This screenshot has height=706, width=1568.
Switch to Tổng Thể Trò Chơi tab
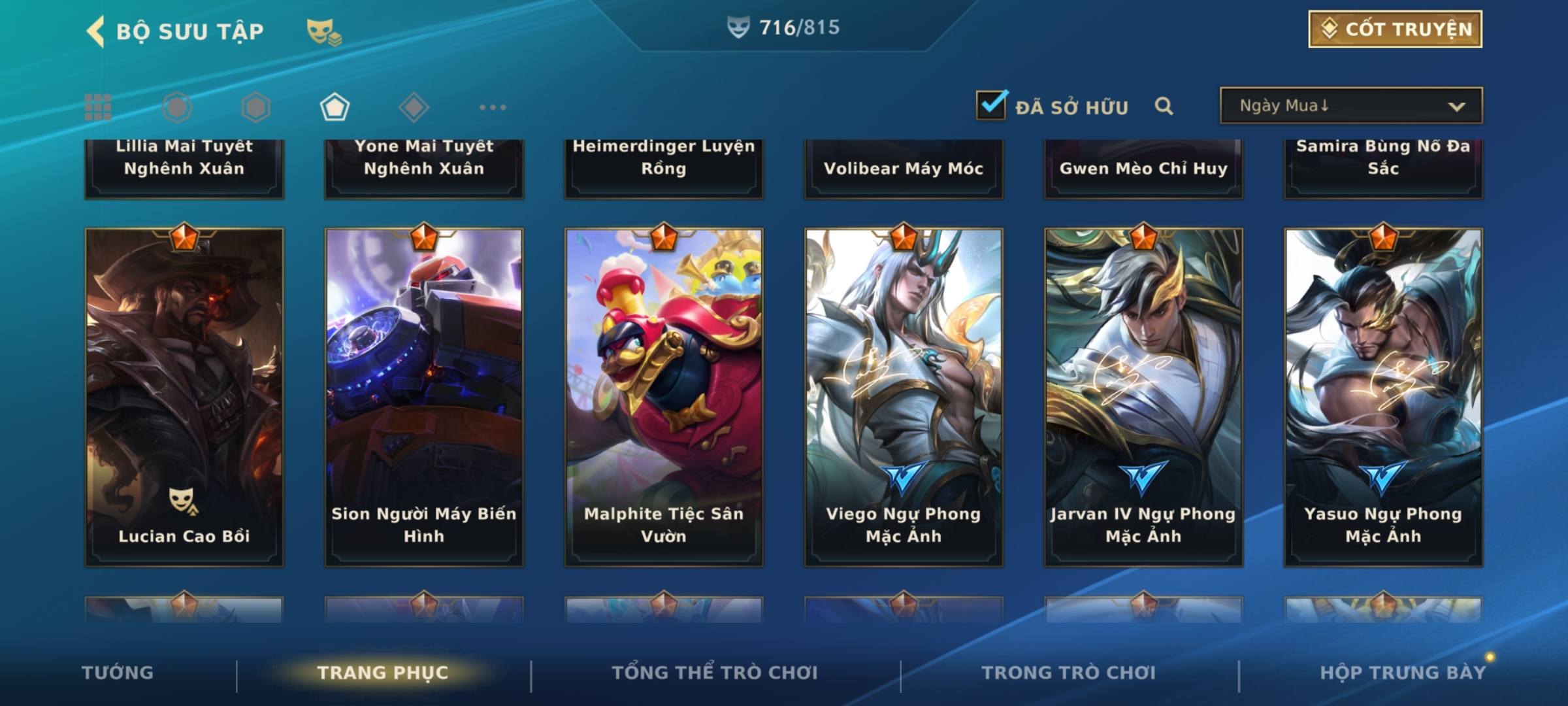click(715, 673)
